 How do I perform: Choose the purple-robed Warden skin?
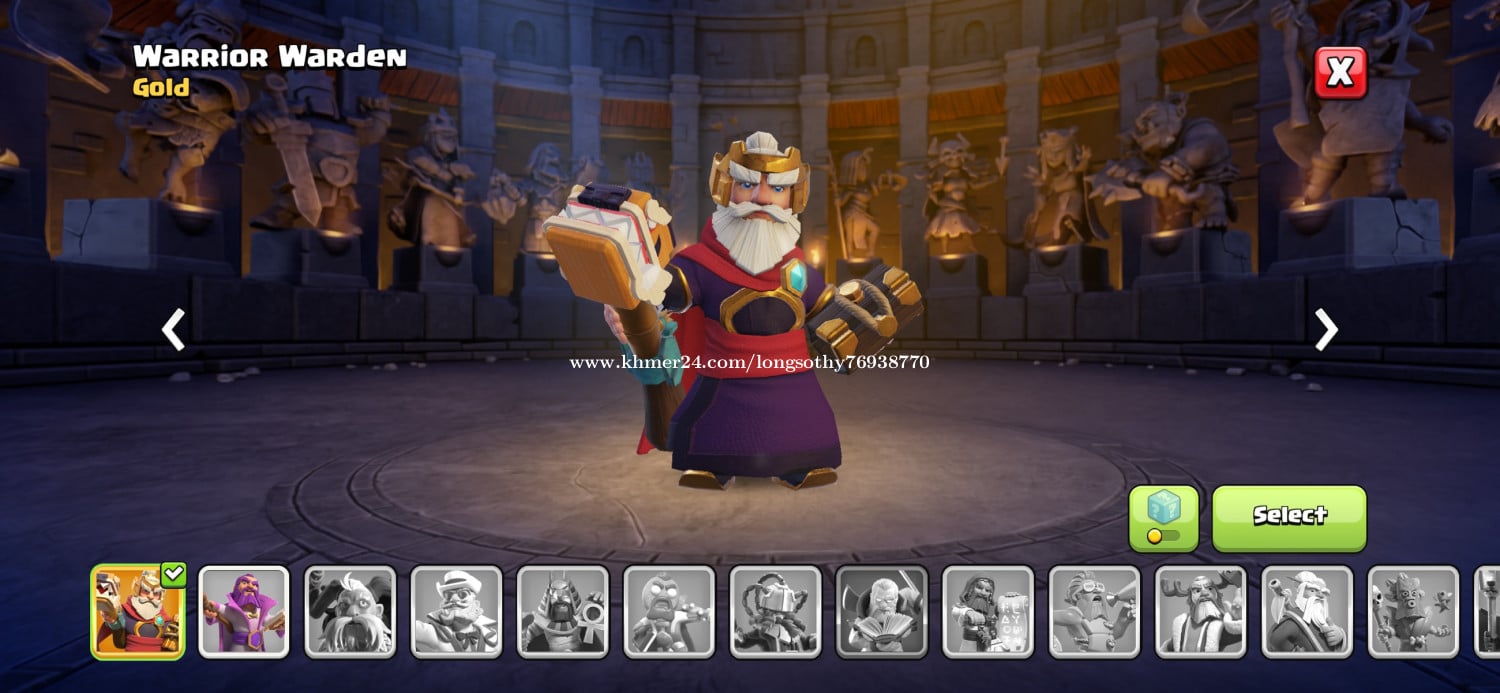(x=244, y=612)
